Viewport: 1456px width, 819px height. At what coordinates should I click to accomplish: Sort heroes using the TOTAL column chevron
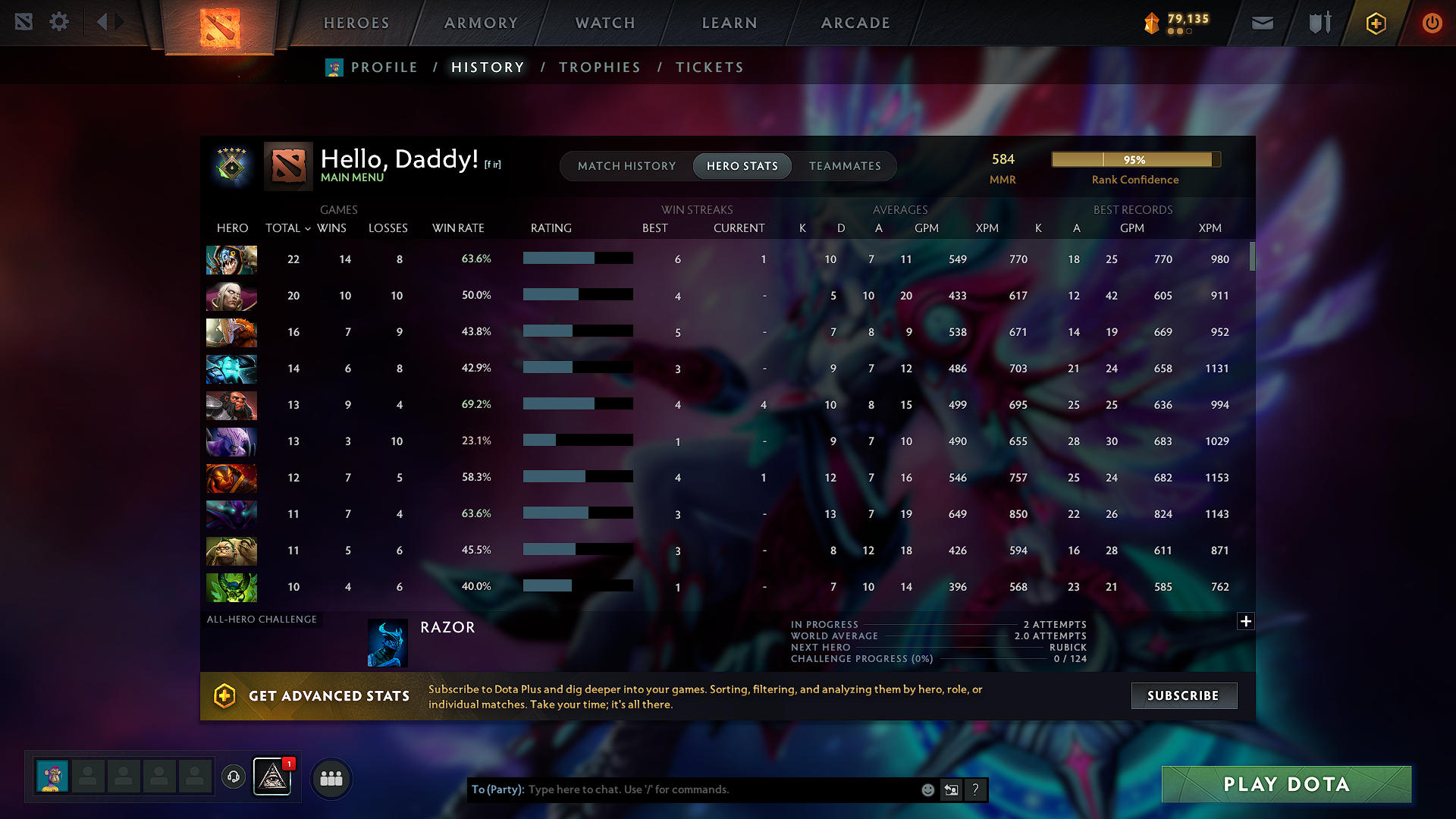(x=306, y=228)
